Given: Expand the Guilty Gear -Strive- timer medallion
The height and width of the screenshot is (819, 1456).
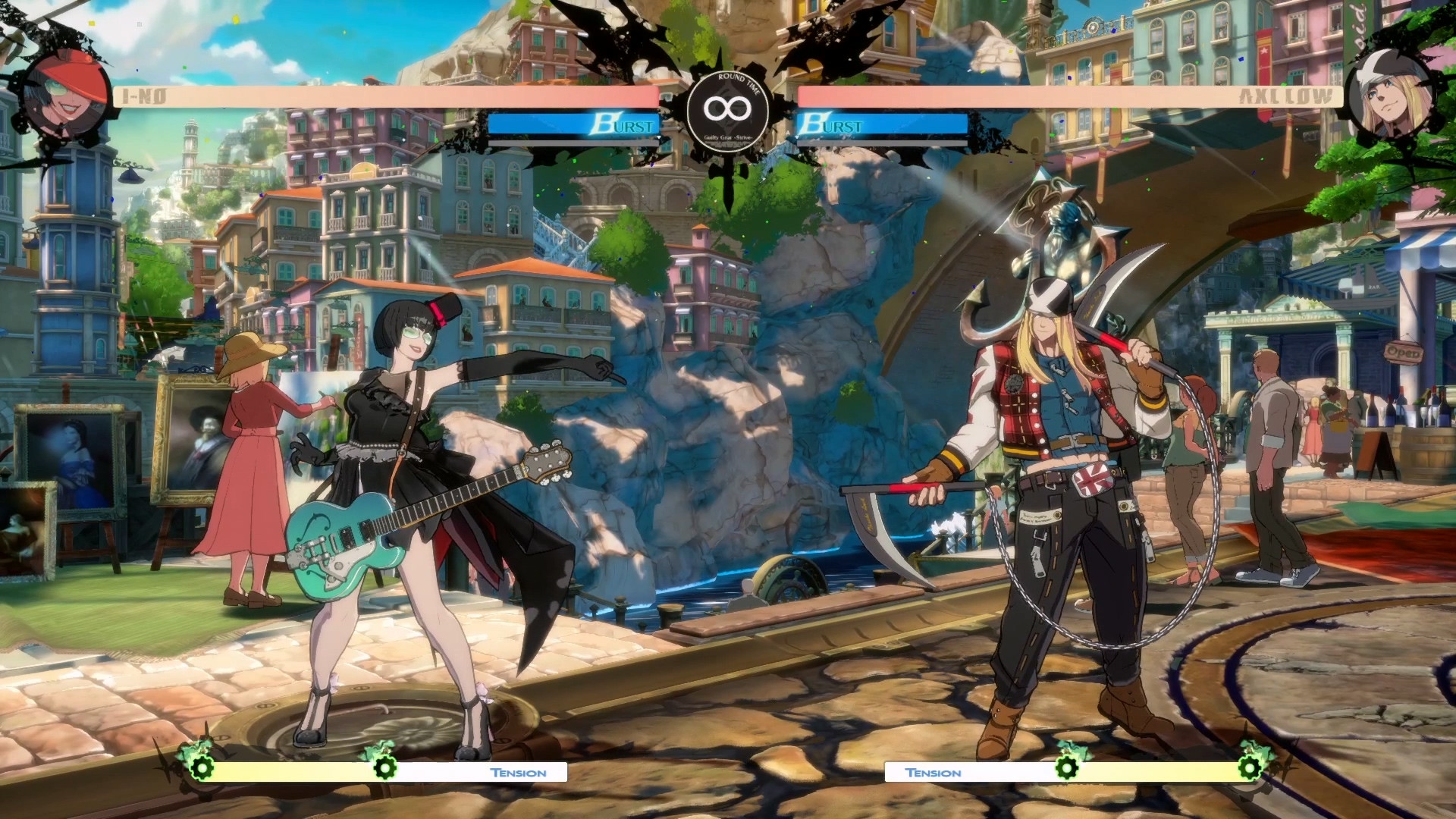Looking at the screenshot, I should point(726,112).
